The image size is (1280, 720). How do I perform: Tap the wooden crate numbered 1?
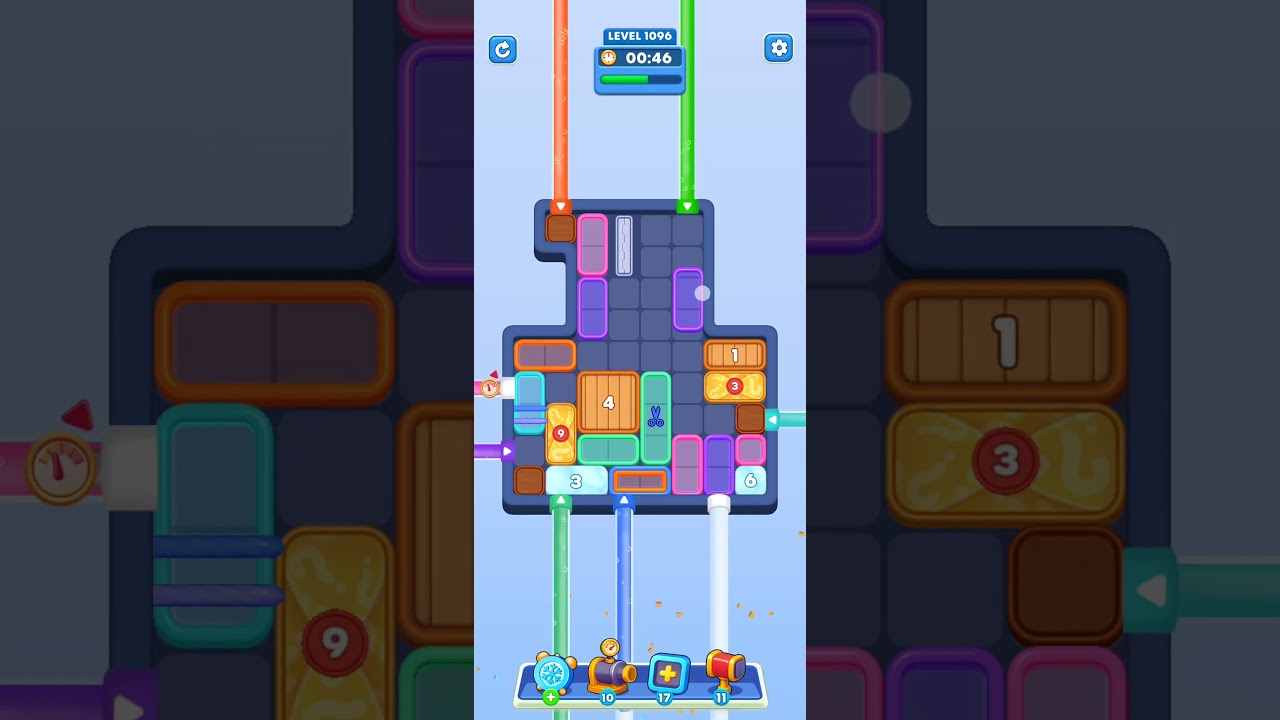coord(735,354)
